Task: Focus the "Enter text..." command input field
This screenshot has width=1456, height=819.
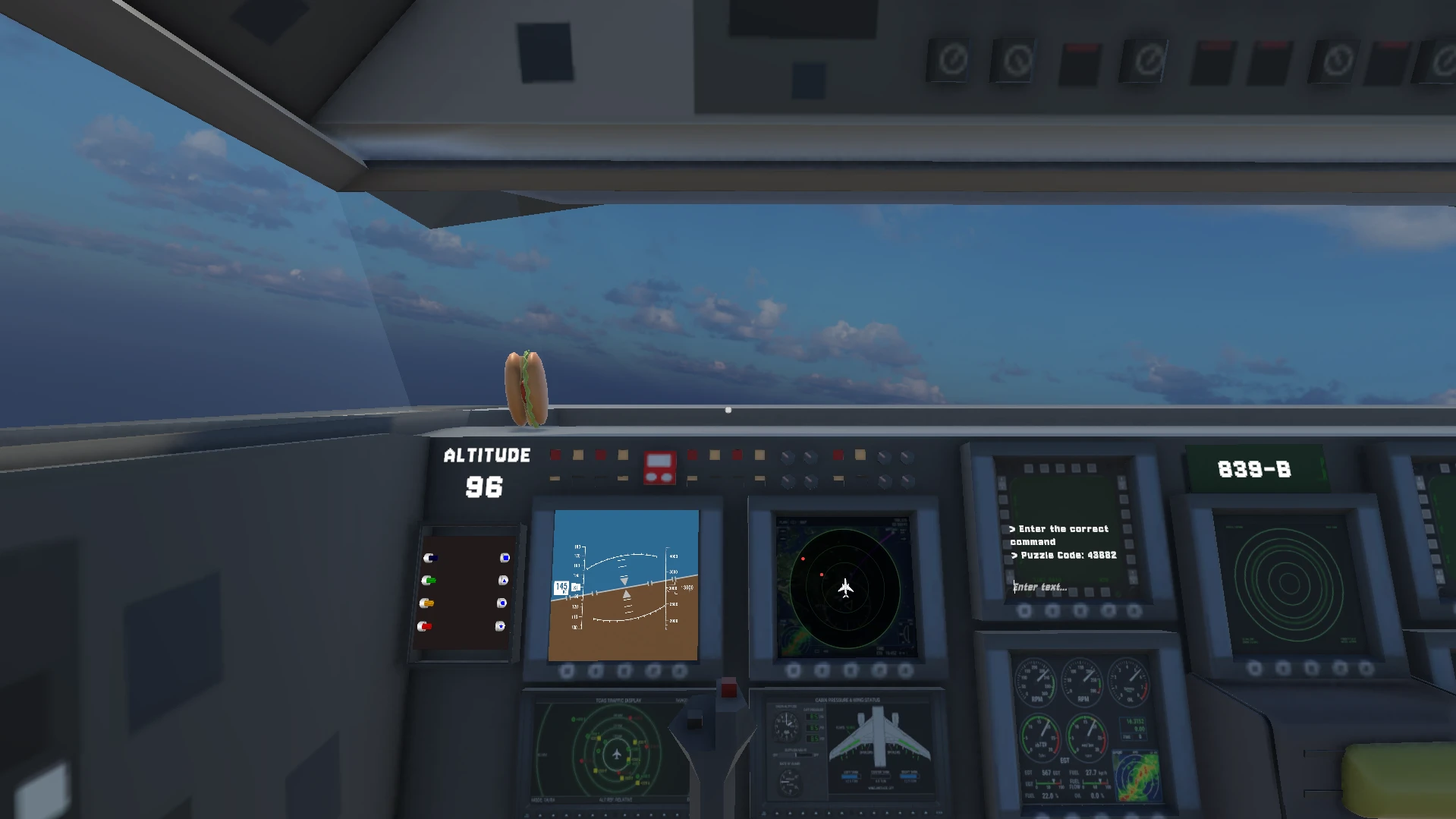Action: [x=1062, y=587]
